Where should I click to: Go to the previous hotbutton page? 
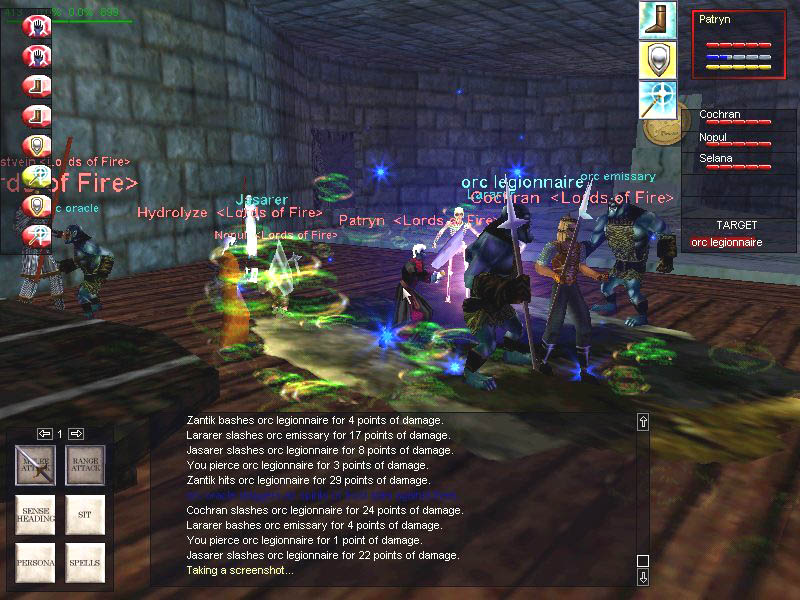coord(44,433)
